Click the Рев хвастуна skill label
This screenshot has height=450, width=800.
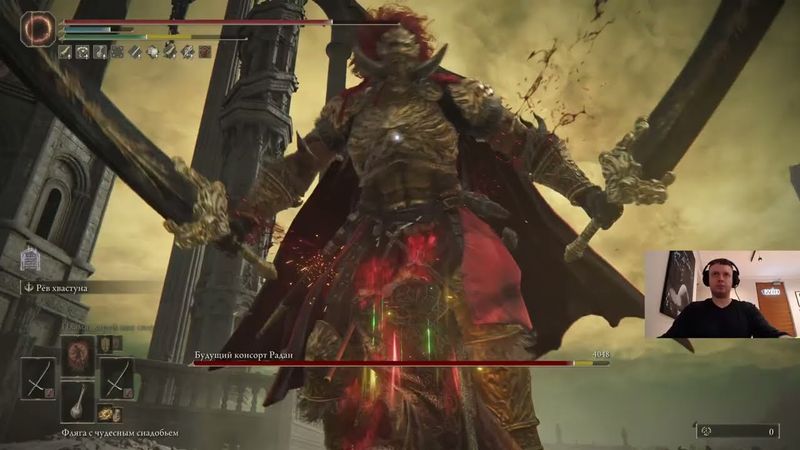point(59,287)
